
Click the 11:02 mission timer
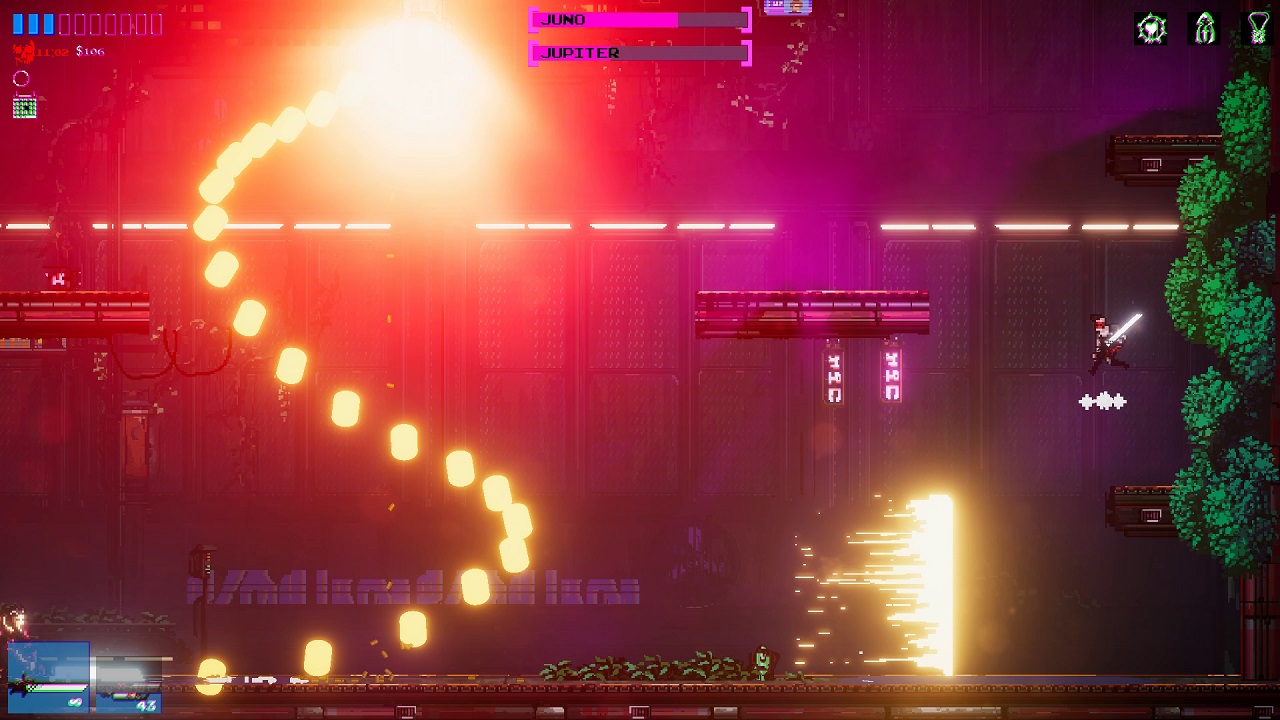pos(51,51)
